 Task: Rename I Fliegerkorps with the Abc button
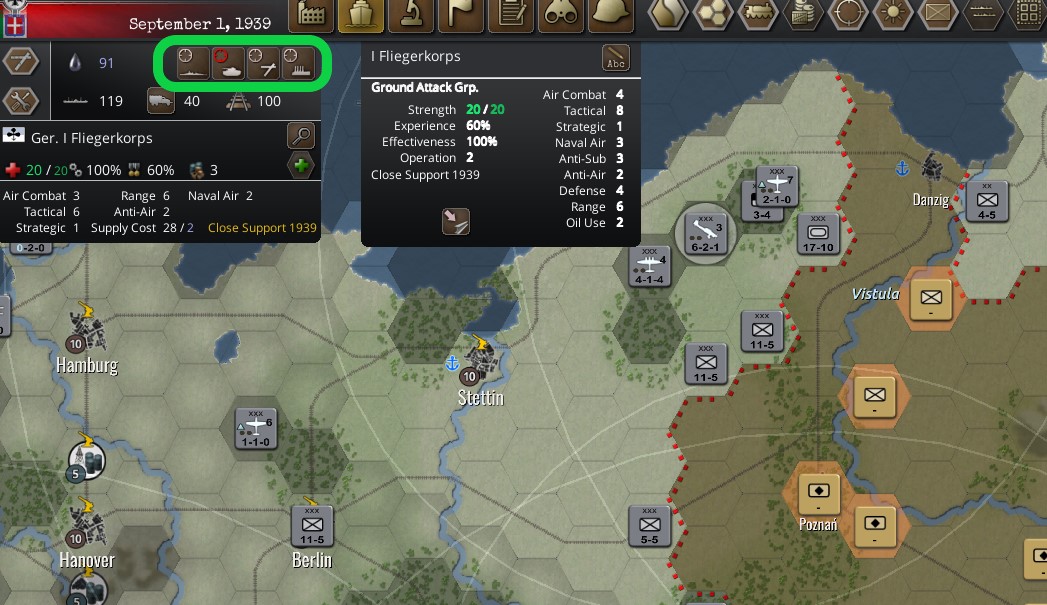617,59
